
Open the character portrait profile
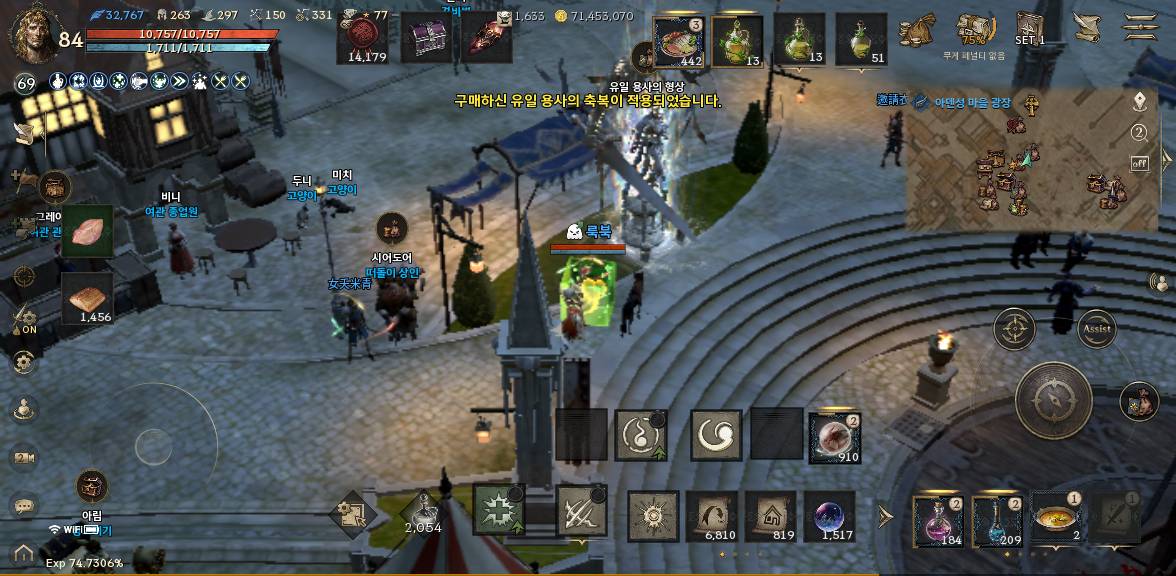(x=30, y=33)
